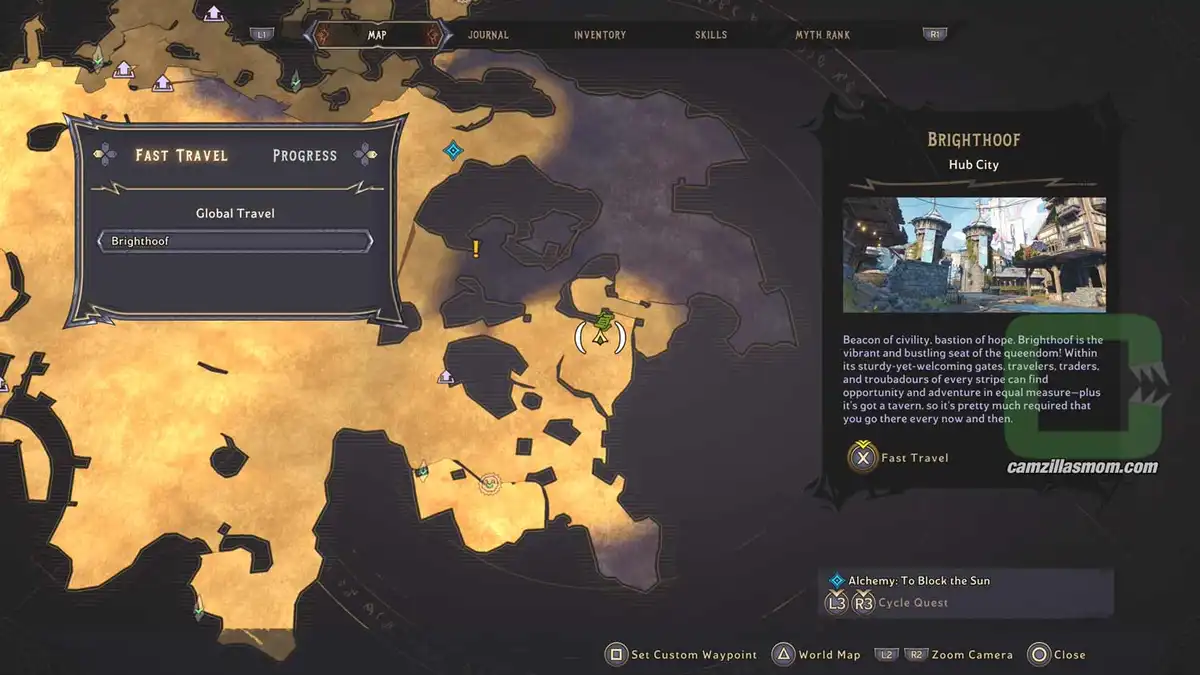Click the Alchemy: To Block the Sun quest
Image resolution: width=1200 pixels, height=675 pixels.
[x=919, y=580]
